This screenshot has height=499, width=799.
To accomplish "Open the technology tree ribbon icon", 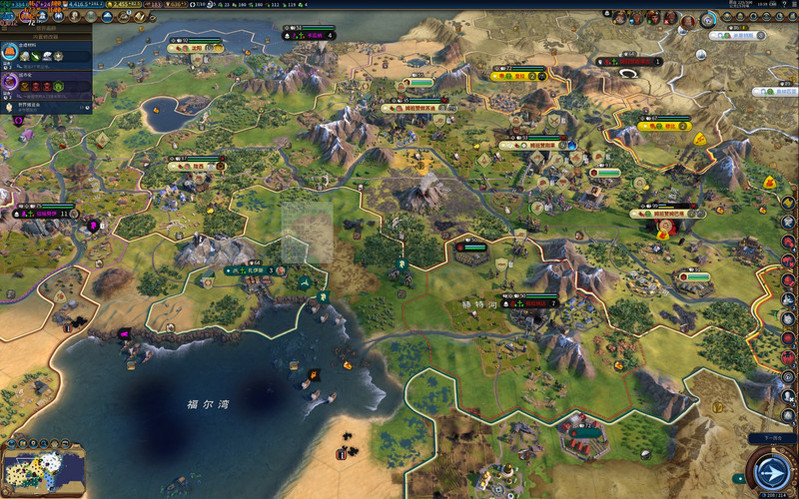I will click(8, 16).
